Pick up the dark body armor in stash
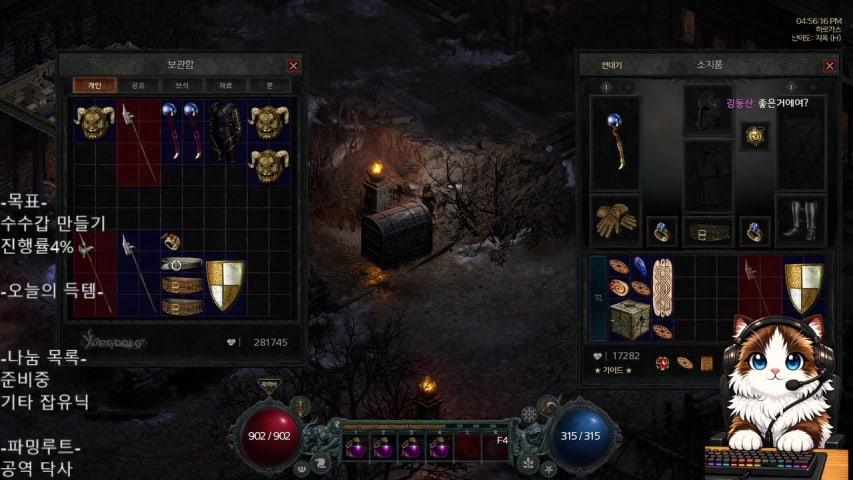The height and width of the screenshot is (480, 853). 225,132
